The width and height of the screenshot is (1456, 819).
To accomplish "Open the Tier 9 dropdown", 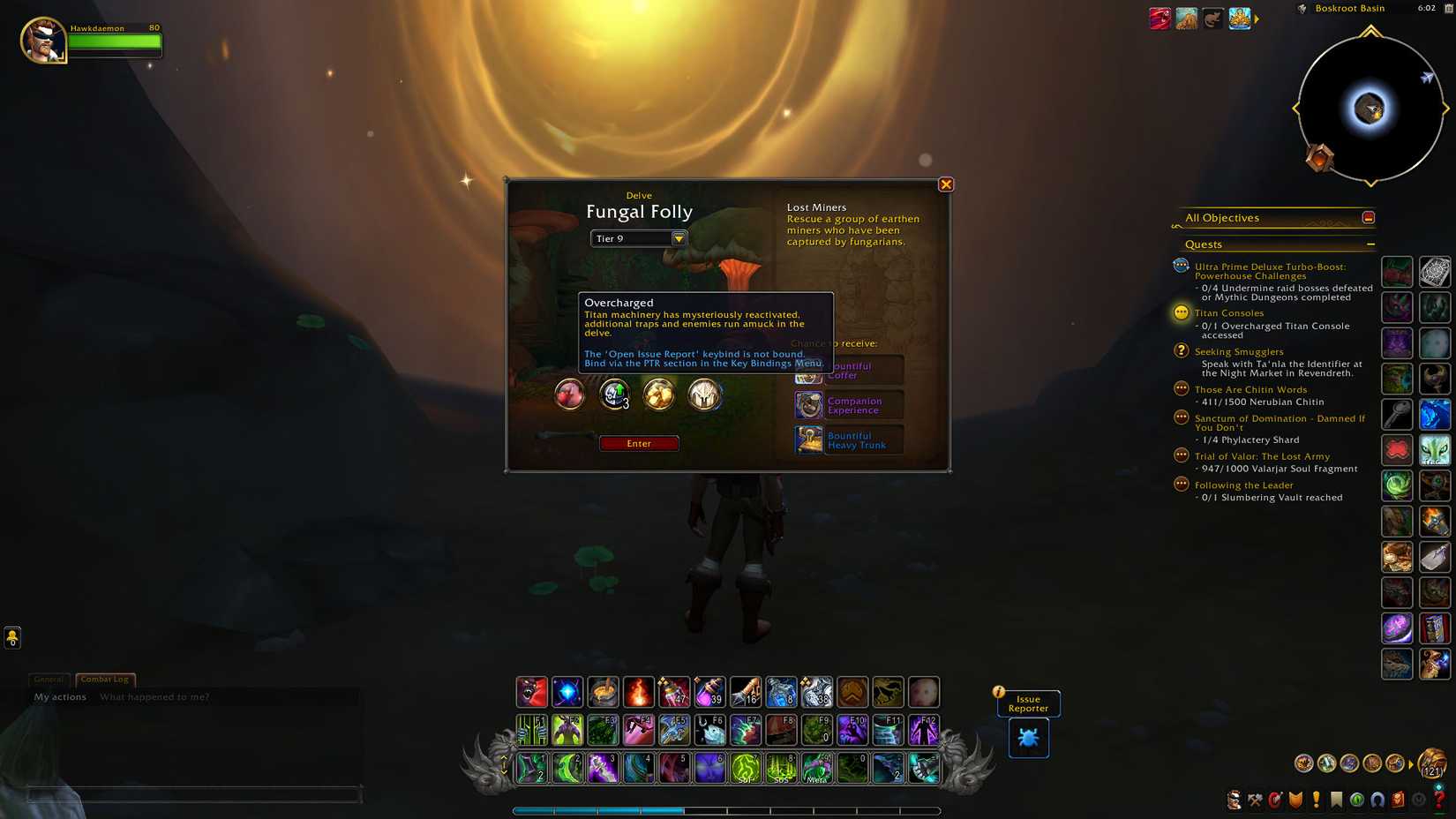I will click(x=678, y=237).
